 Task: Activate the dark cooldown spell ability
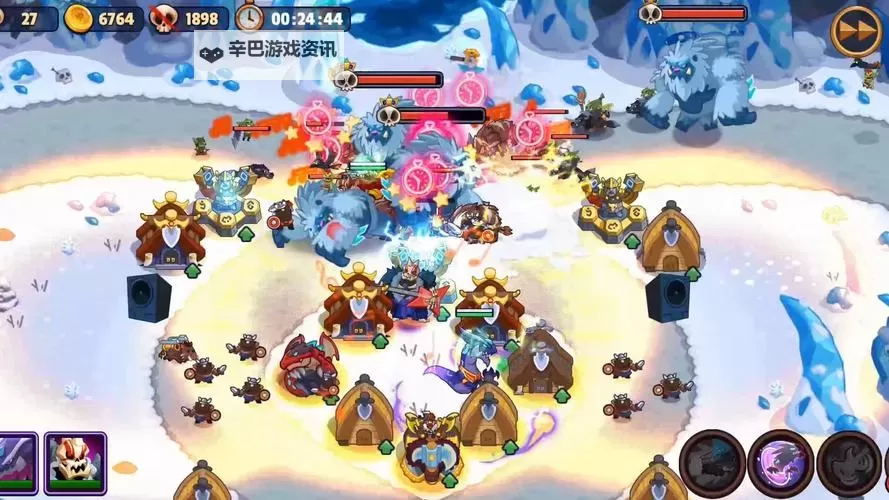pyautogui.click(x=712, y=464)
